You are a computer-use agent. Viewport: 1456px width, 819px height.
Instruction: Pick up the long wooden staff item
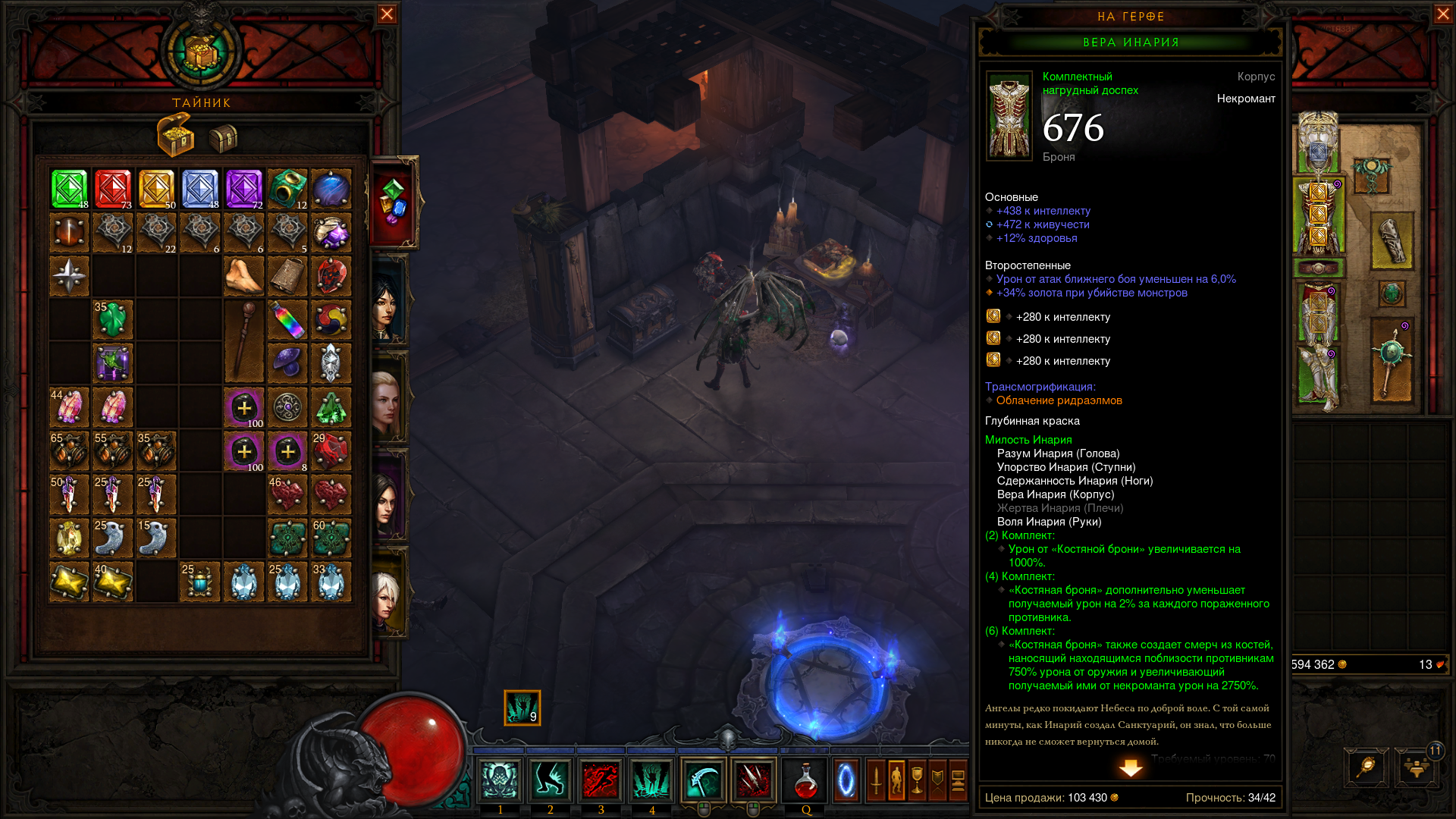tap(244, 341)
